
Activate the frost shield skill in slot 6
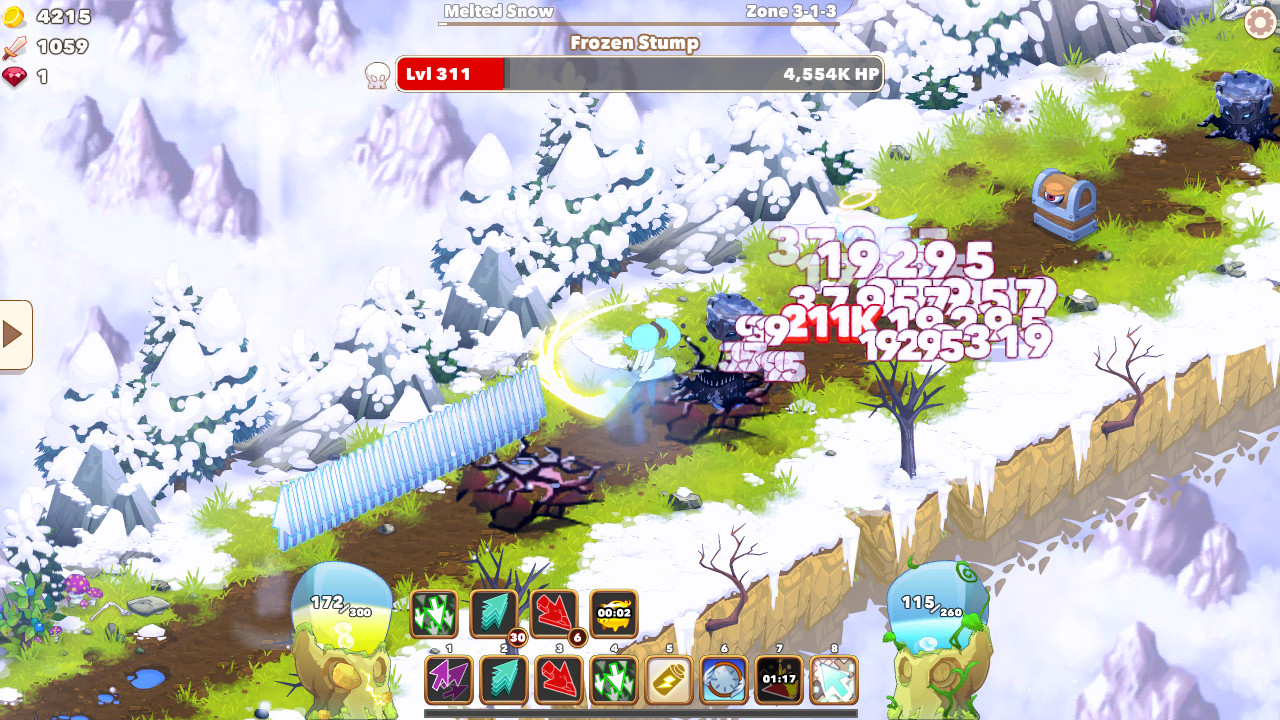723,680
